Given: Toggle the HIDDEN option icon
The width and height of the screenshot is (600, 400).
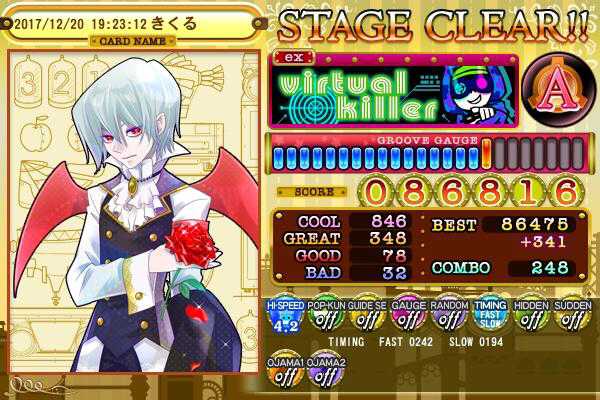Looking at the screenshot, I should pos(528,317).
